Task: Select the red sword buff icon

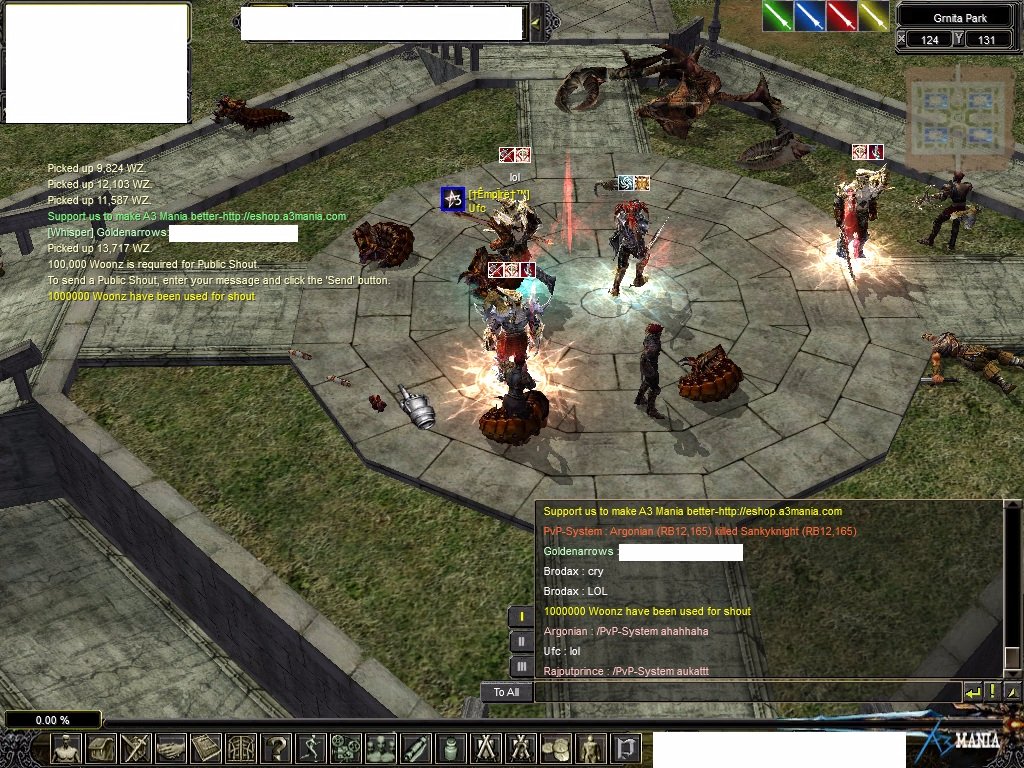Action: (x=842, y=15)
